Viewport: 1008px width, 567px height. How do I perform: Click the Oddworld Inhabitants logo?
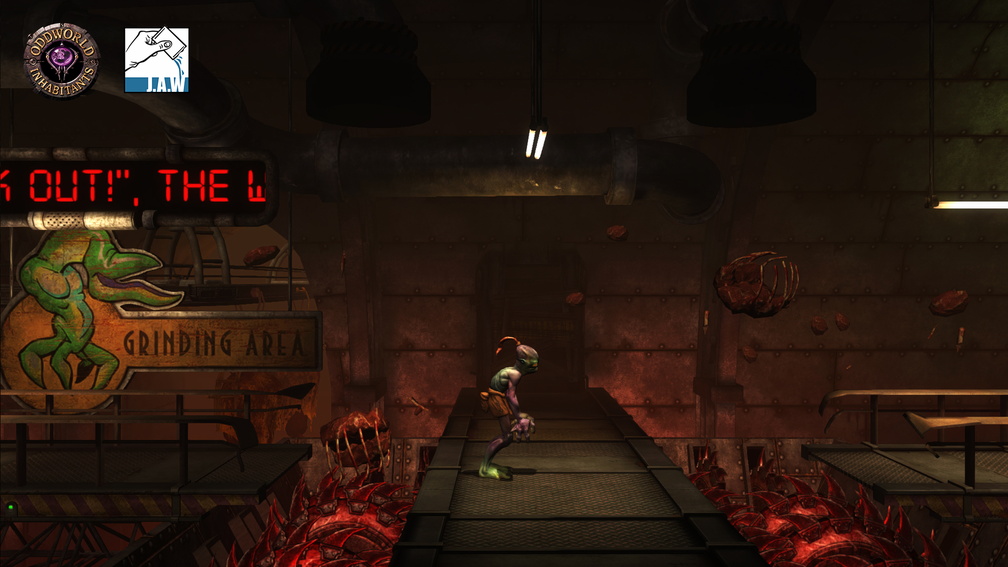61,60
